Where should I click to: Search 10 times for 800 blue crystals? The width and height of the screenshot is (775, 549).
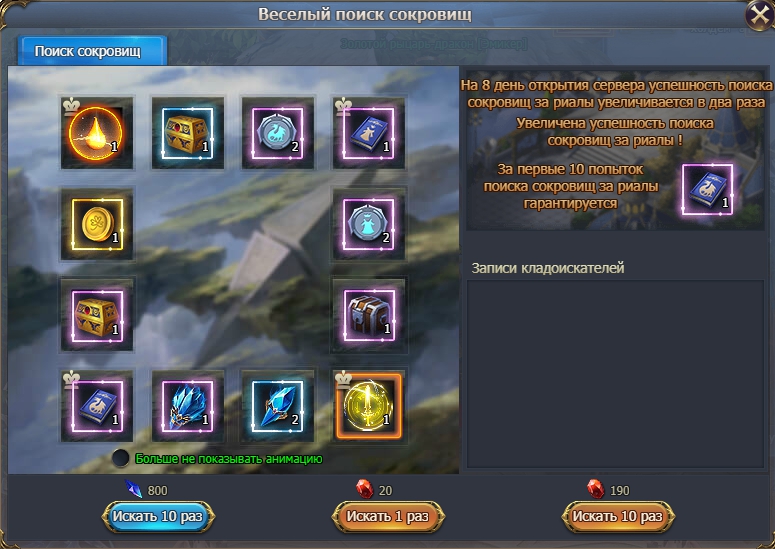tap(158, 516)
